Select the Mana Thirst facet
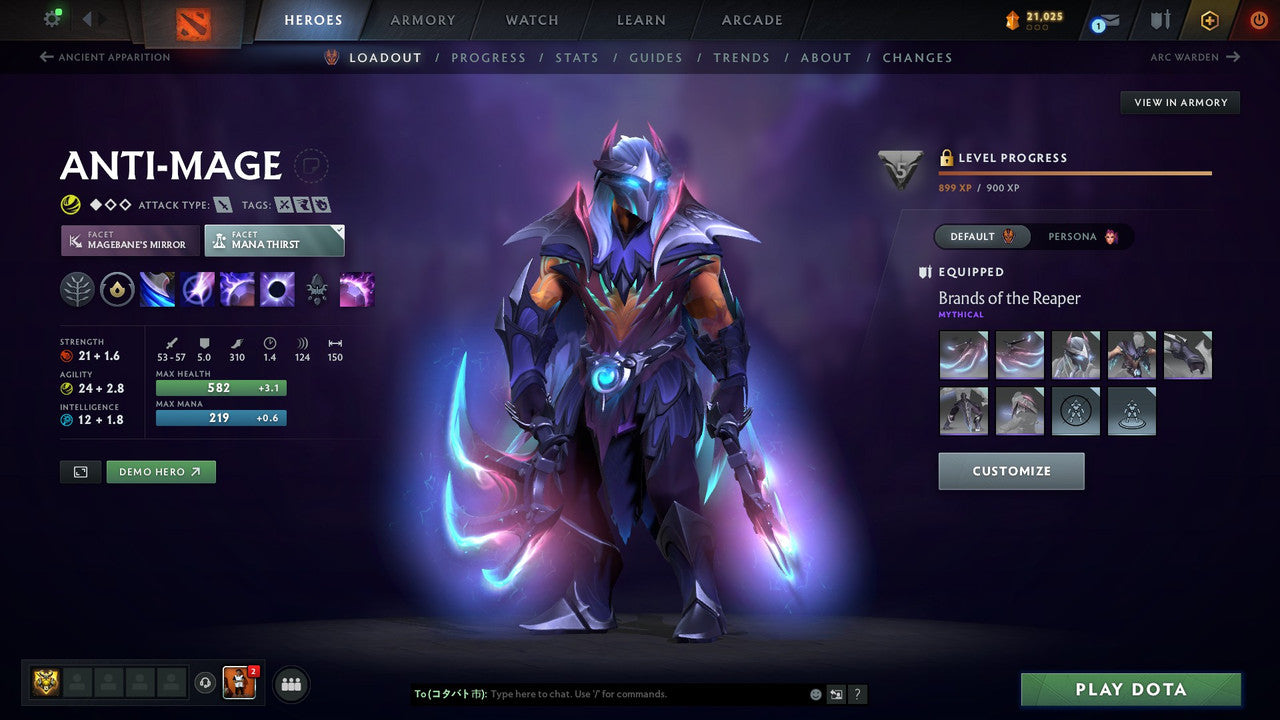Image resolution: width=1280 pixels, height=720 pixels. (x=274, y=240)
